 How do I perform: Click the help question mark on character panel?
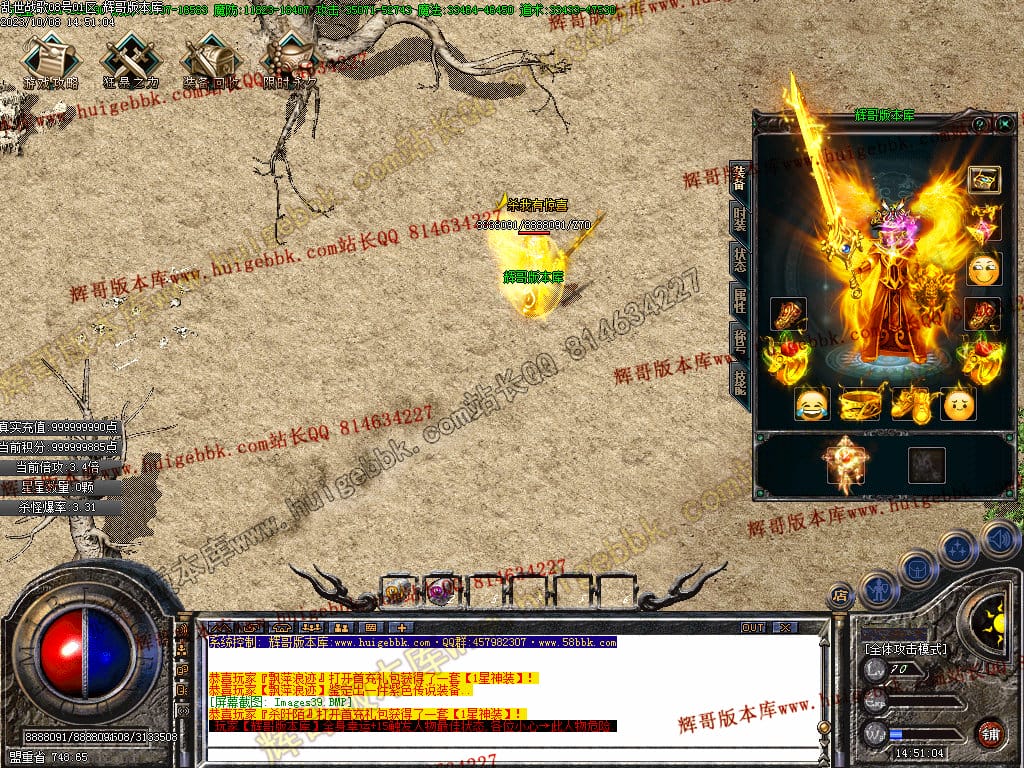(980, 124)
